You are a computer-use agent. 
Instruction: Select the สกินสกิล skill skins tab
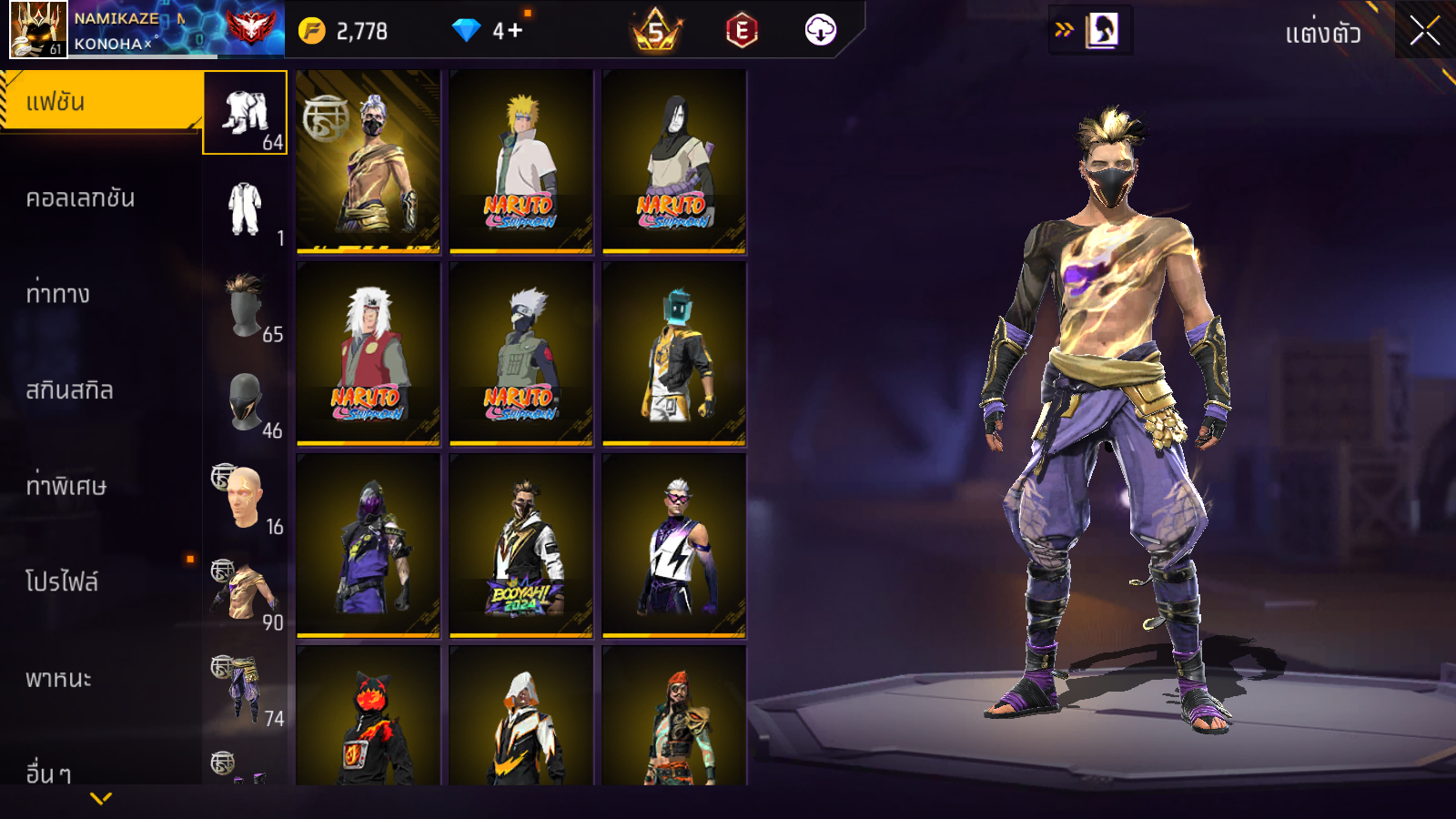pos(69,390)
